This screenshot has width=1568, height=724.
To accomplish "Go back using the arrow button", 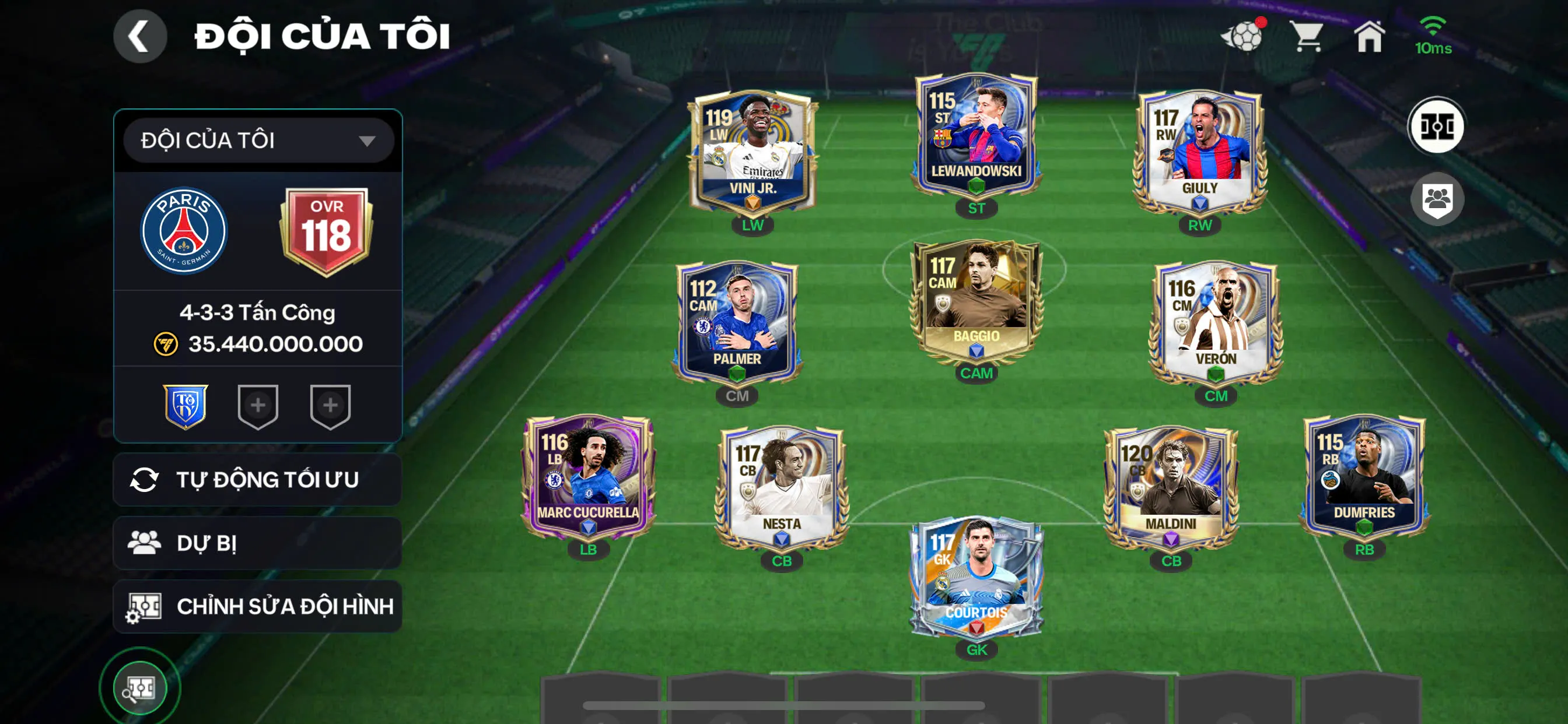I will pyautogui.click(x=140, y=36).
